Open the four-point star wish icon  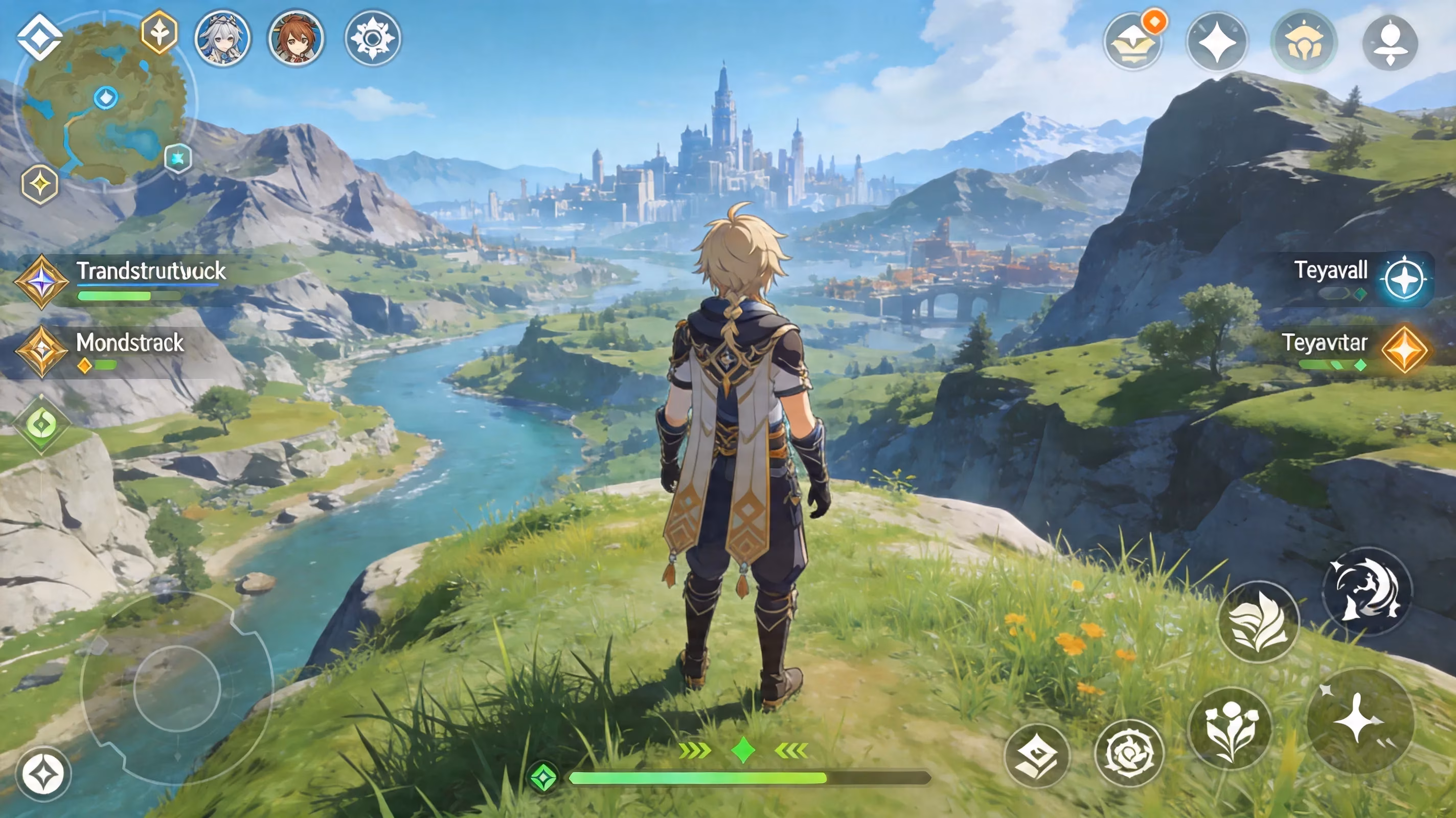[x=1217, y=42]
